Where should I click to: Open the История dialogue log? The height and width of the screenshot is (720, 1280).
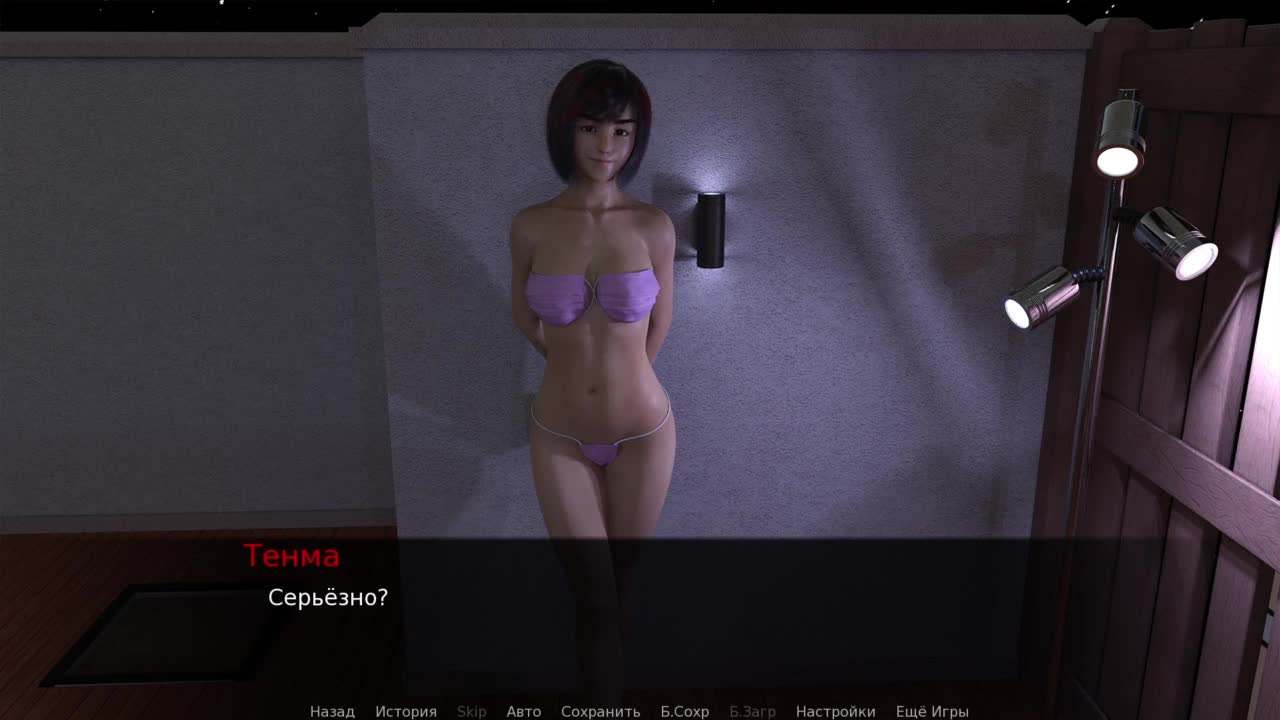(406, 711)
